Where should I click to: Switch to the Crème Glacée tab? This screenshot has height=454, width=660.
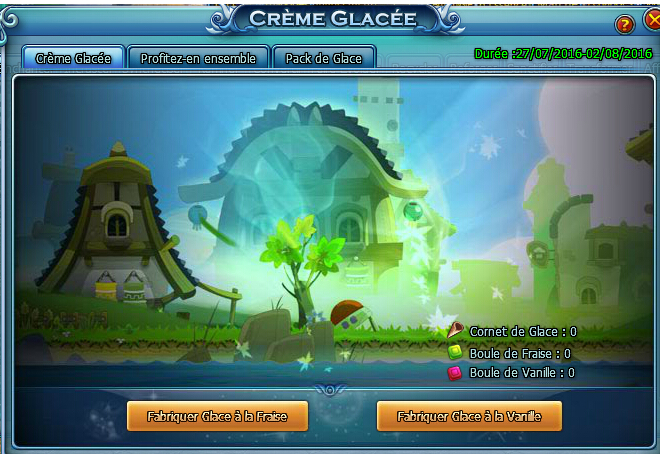tap(73, 58)
